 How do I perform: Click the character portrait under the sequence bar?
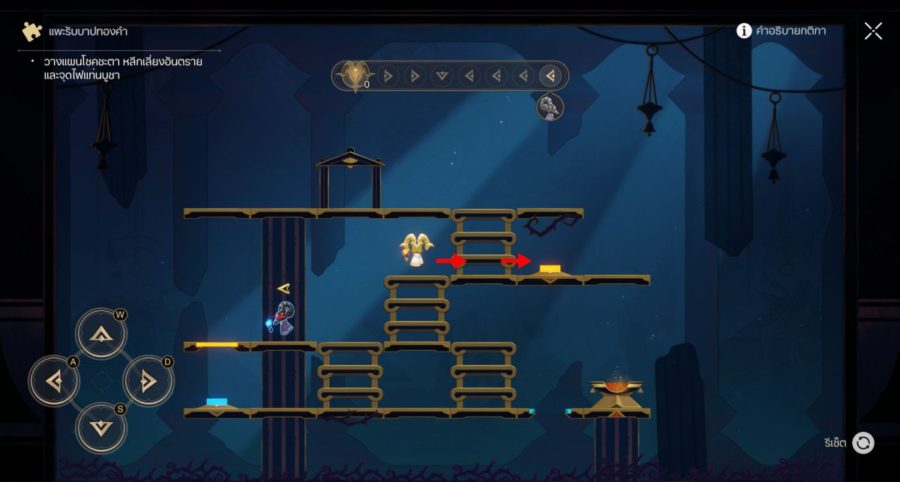tap(549, 107)
